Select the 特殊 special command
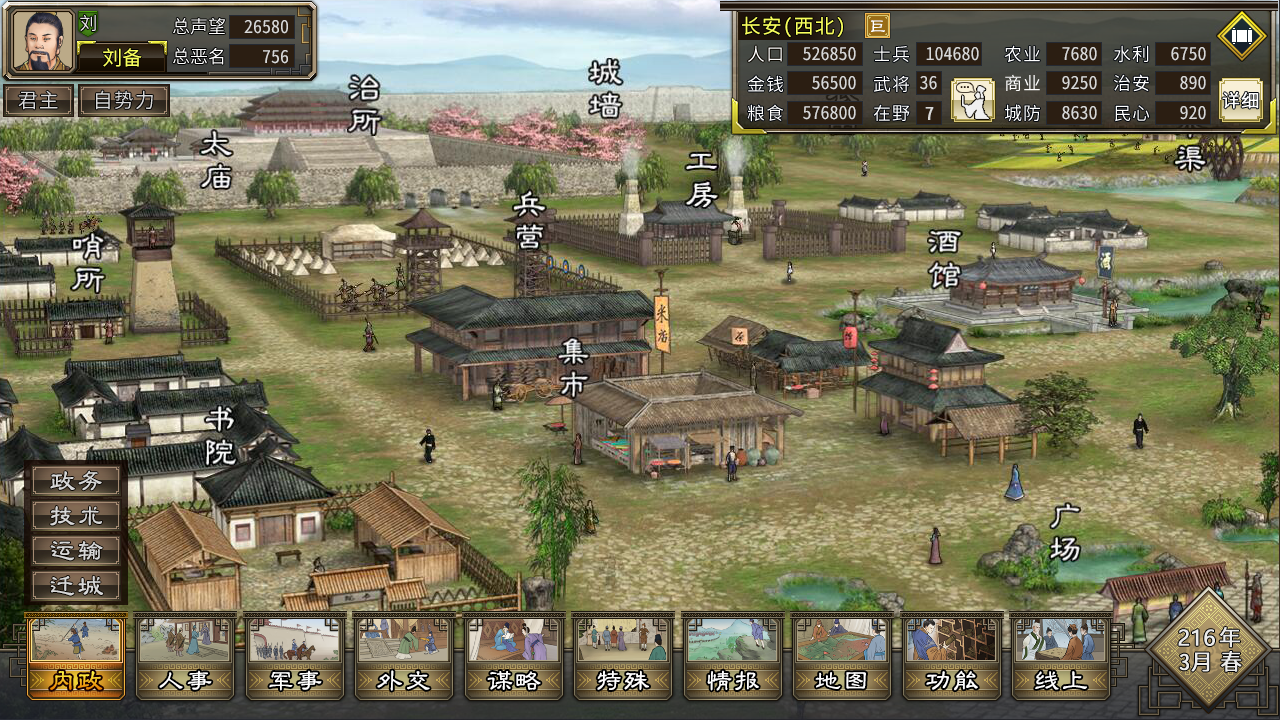 (623, 655)
